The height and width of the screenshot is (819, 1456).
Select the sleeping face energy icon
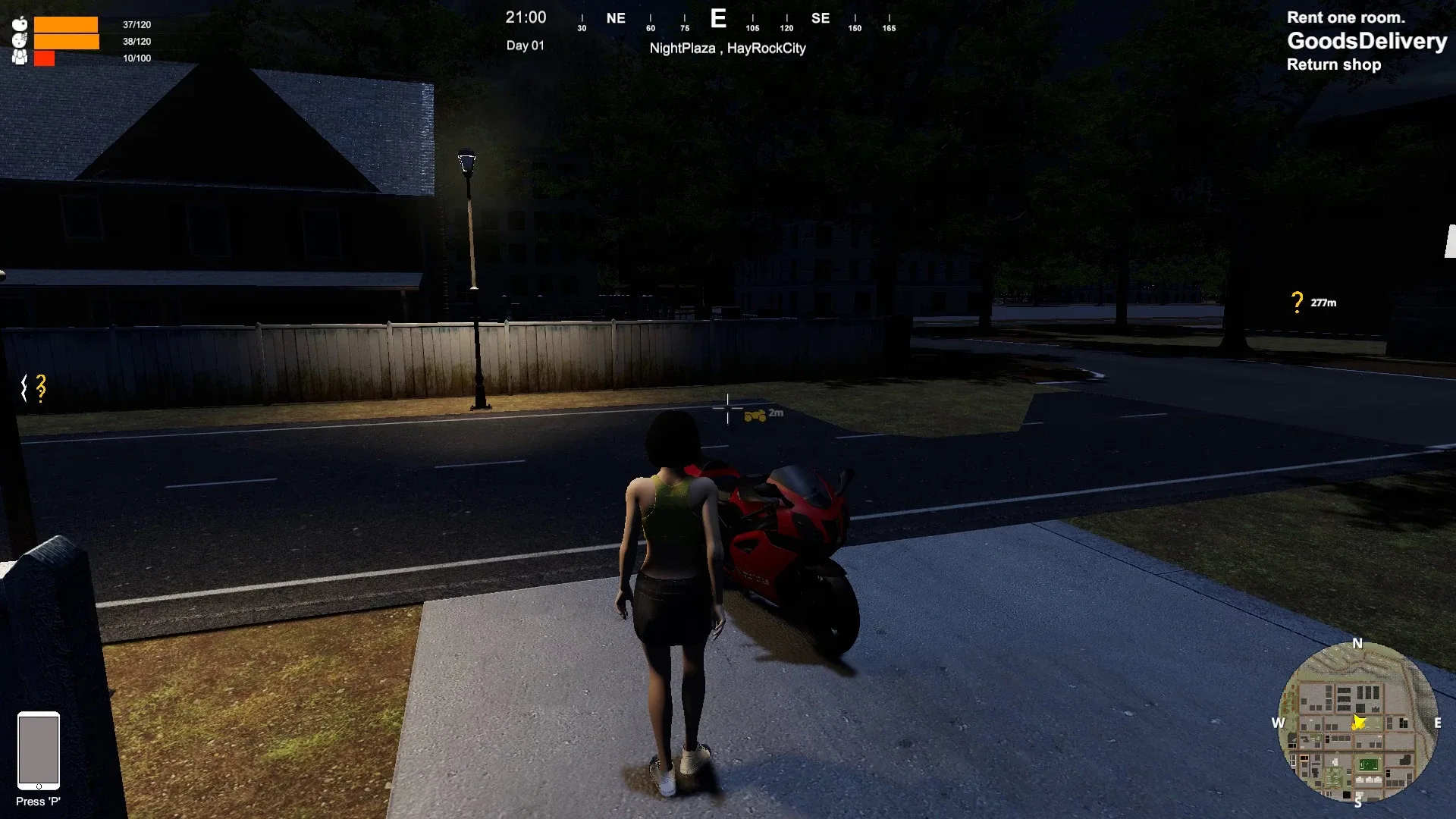pyautogui.click(x=20, y=39)
